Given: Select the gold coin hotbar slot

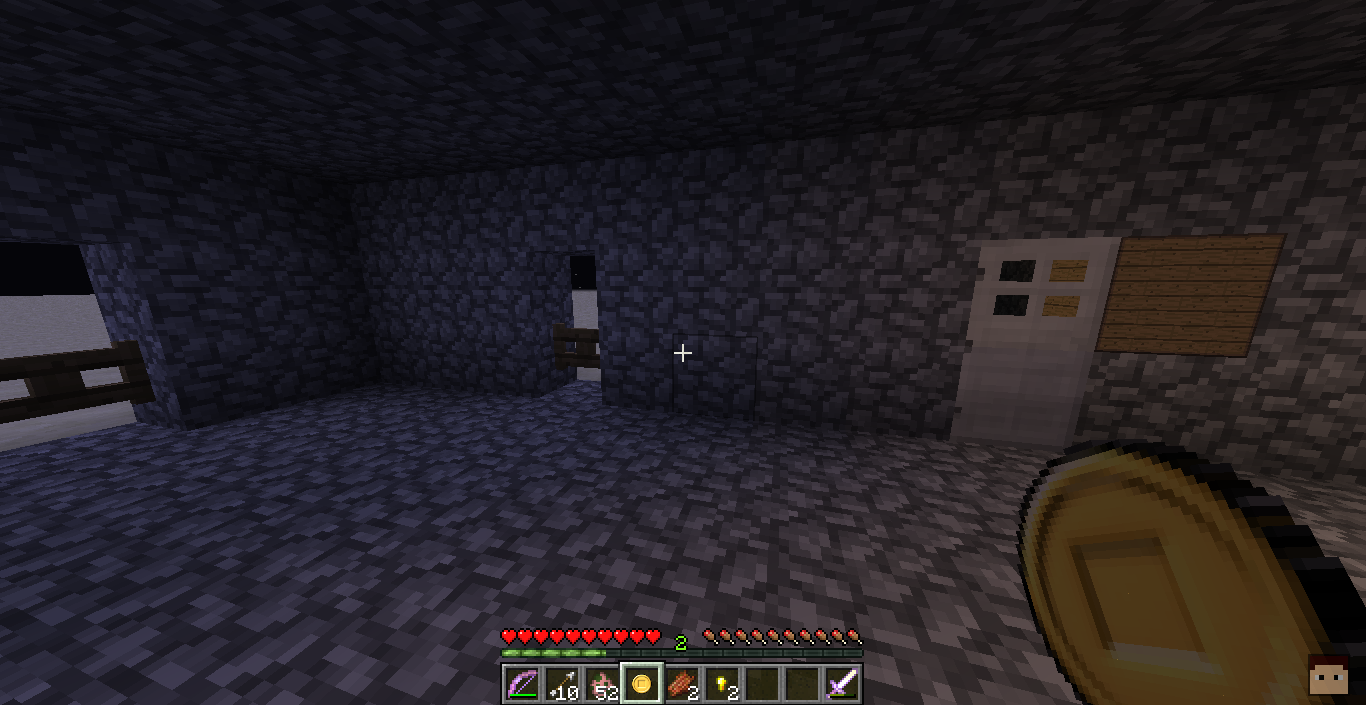Looking at the screenshot, I should [641, 684].
